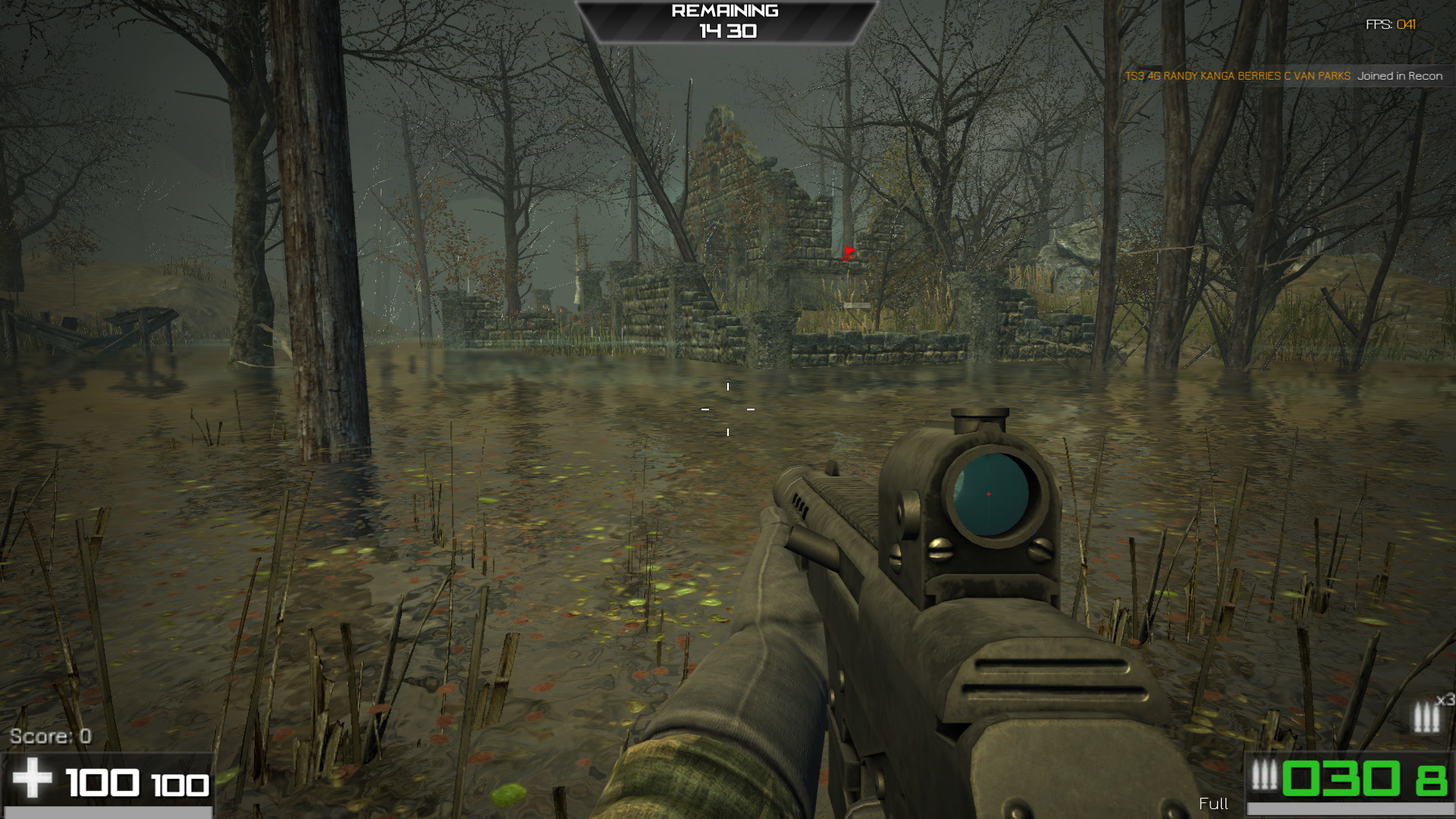Expand the Score: 0 readout

click(52, 734)
